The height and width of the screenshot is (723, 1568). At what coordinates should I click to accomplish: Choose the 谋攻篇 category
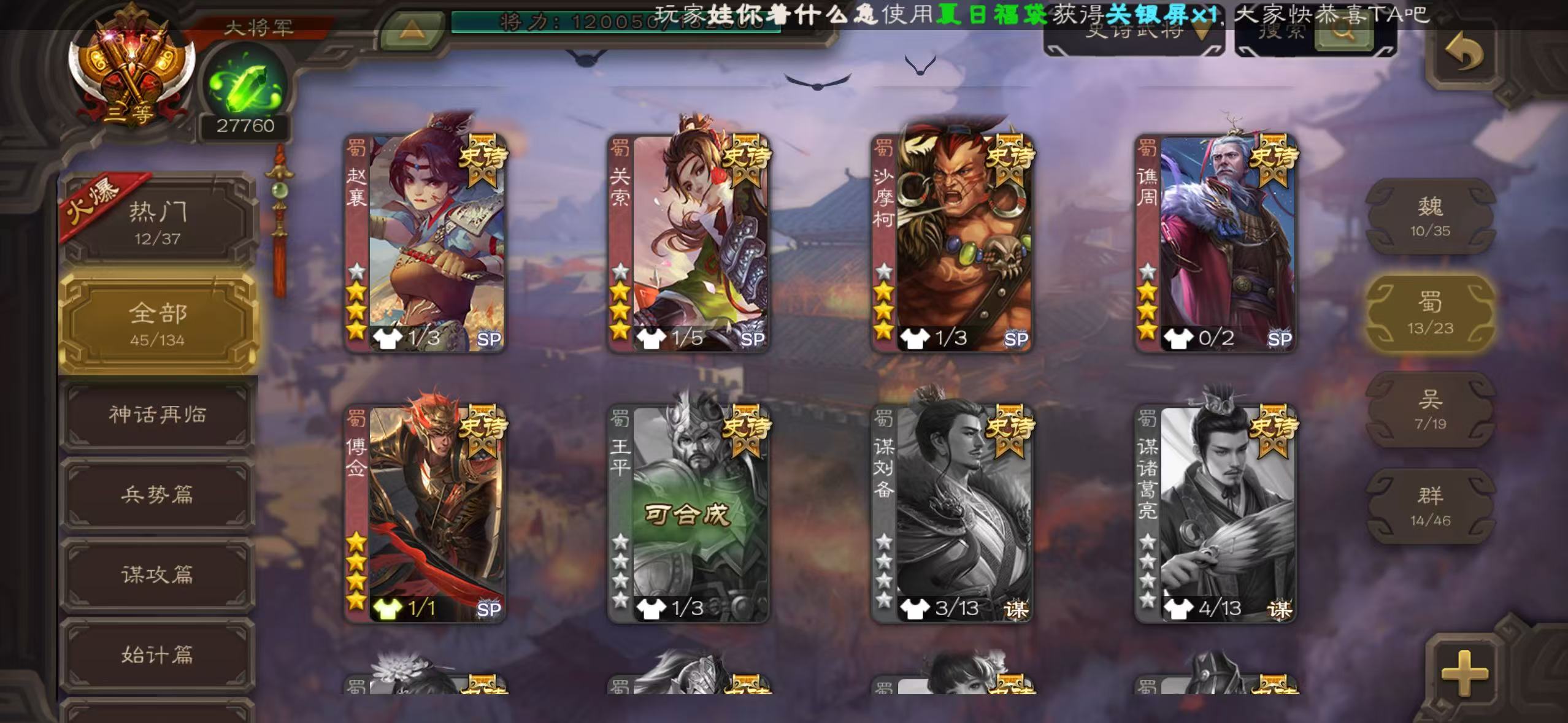click(158, 574)
